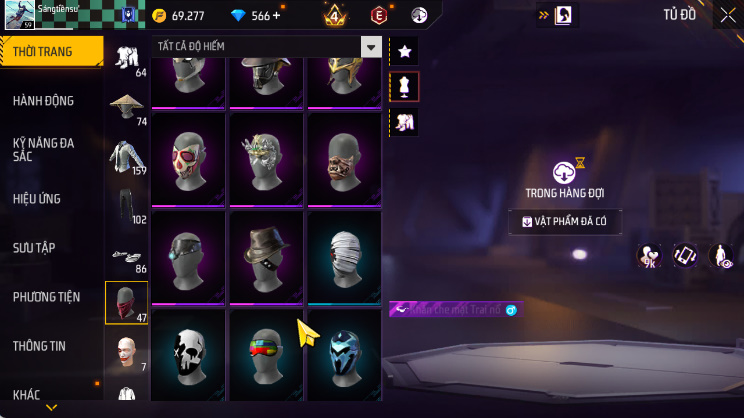The image size is (744, 418).
Task: Choose the conical hat headwear category
Action: point(126,107)
